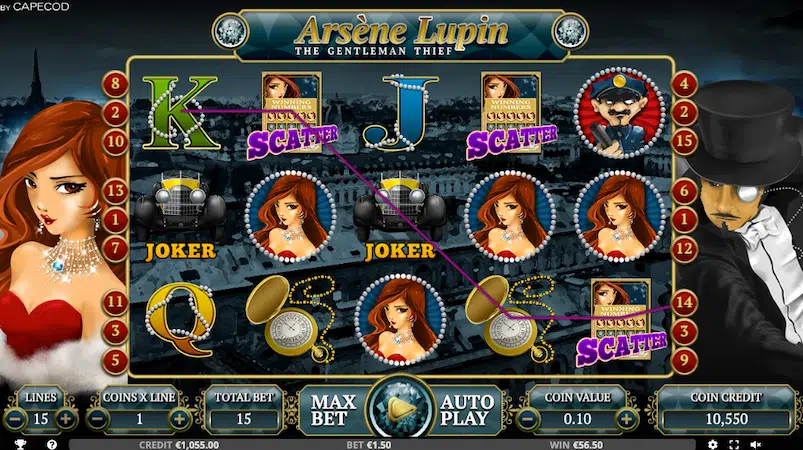803x450 pixels.
Task: Toggle fullscreen mode
Action: pos(734,443)
